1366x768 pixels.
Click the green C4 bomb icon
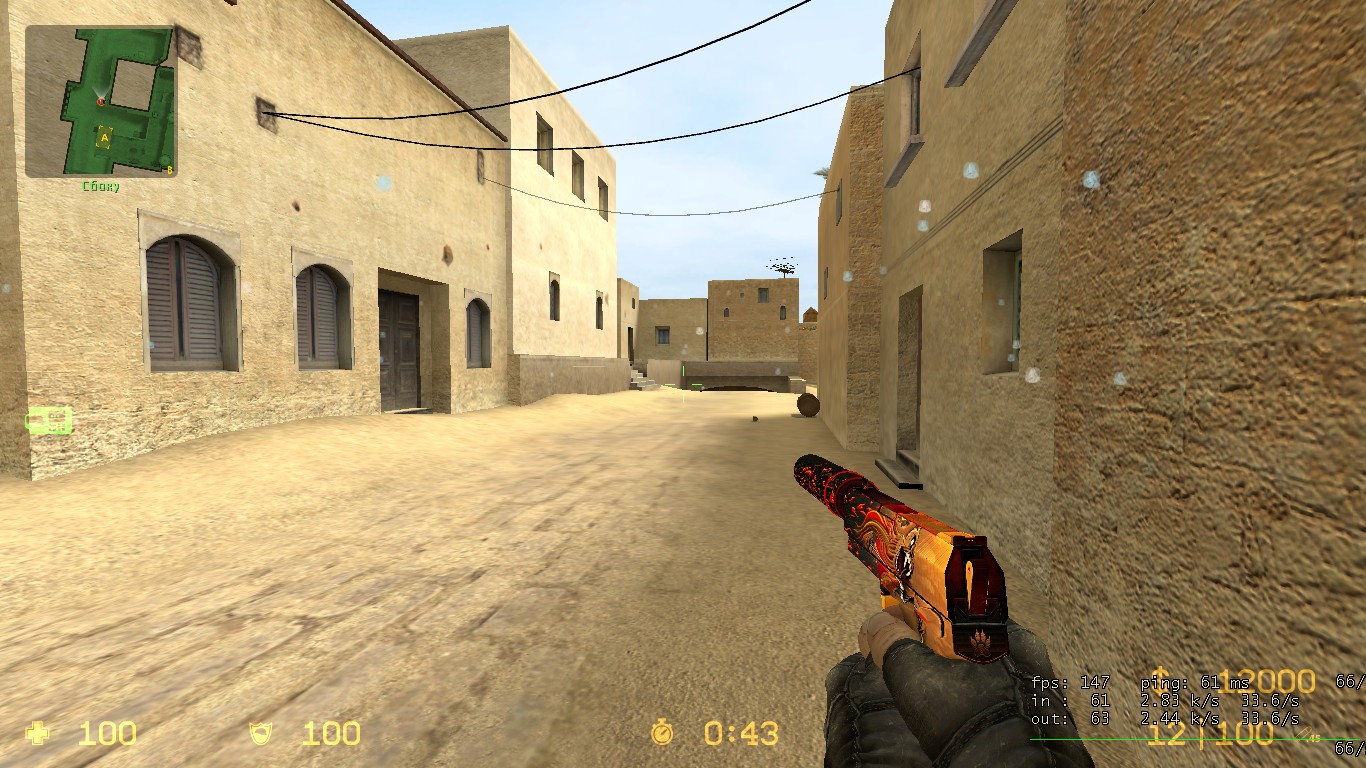click(x=49, y=420)
